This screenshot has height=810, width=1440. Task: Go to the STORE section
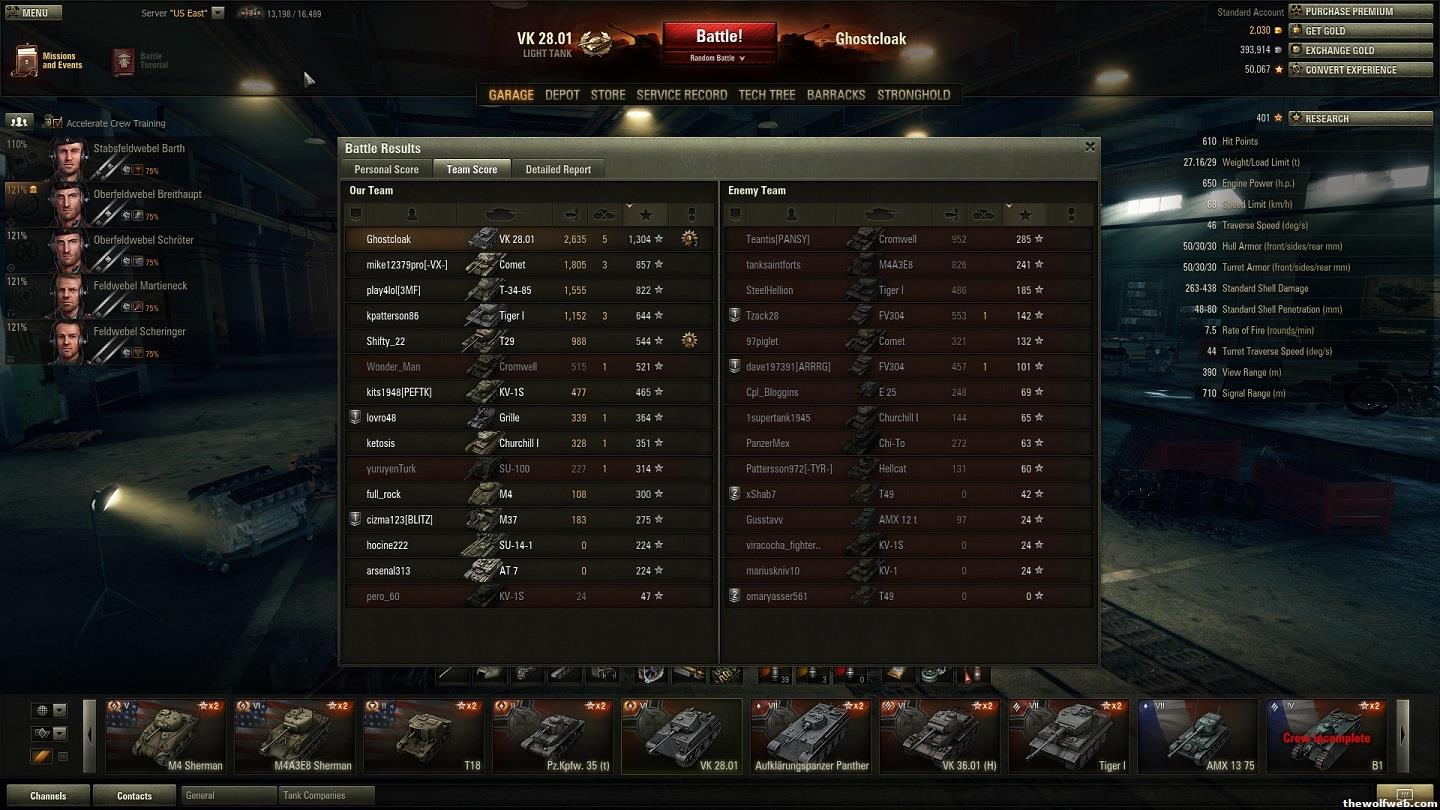pos(608,95)
